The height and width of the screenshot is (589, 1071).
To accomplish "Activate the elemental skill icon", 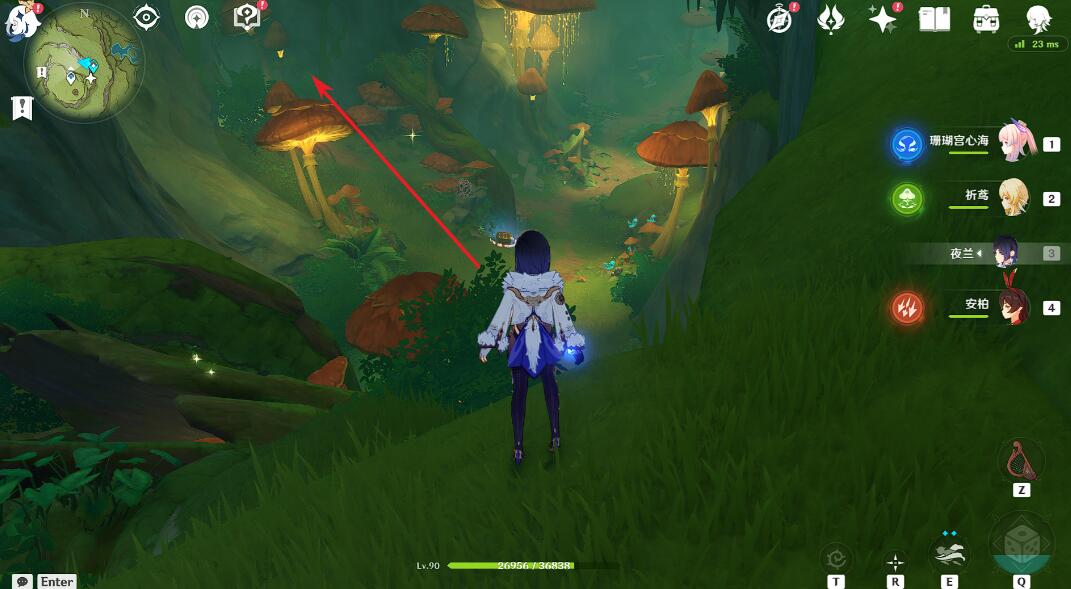I will click(x=949, y=553).
